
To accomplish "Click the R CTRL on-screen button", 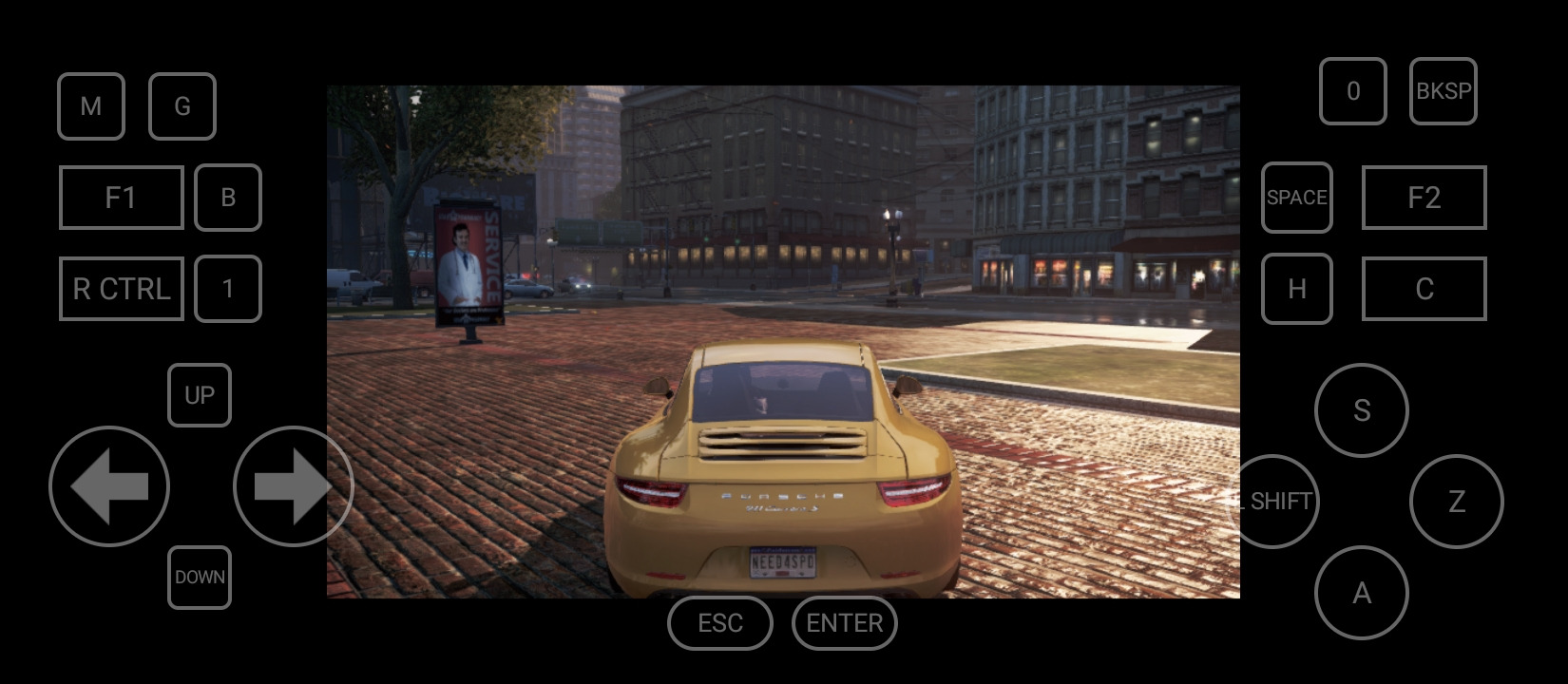I will click(121, 289).
